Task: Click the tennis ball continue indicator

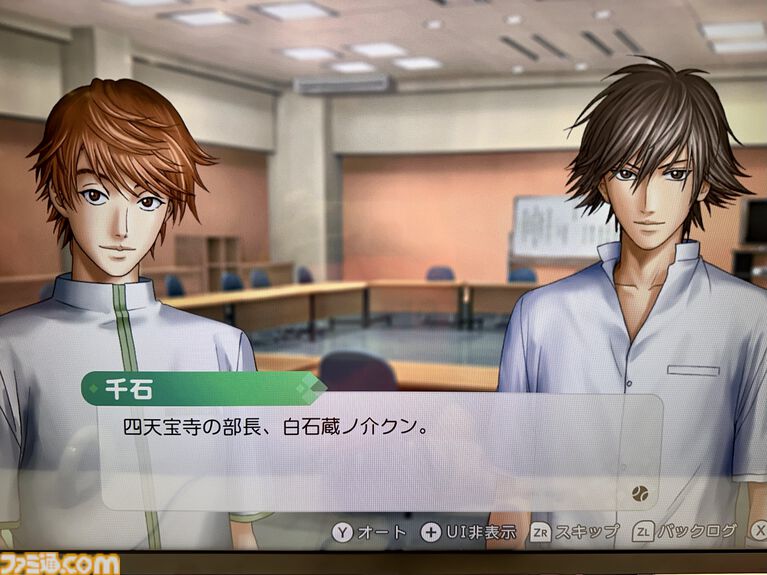Action: [638, 493]
